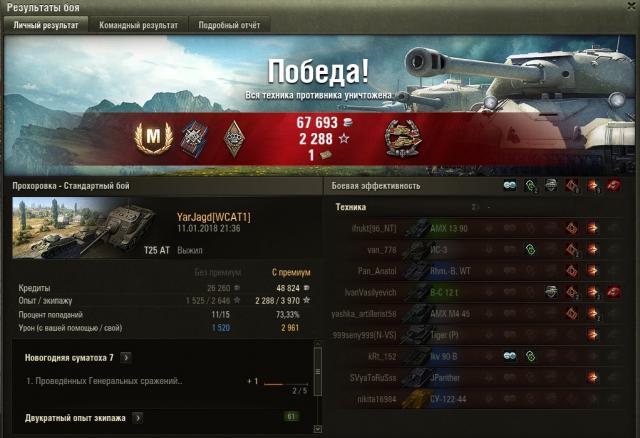Screen dimensions: 640x438
Task: Click the T25 AT vehicle thumbnail
Action: click(68, 228)
